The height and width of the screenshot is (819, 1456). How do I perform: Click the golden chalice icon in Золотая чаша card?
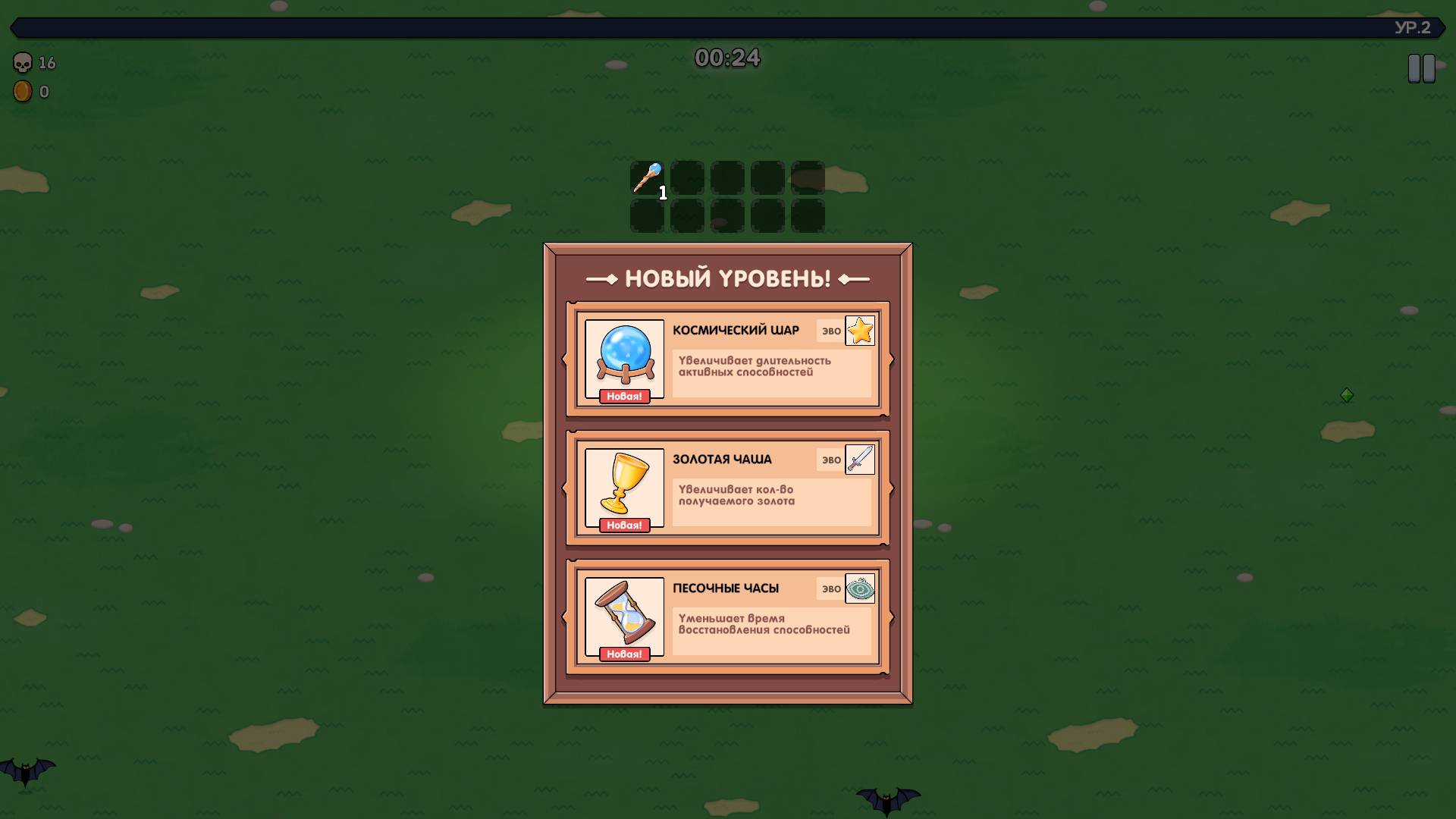pos(624,484)
